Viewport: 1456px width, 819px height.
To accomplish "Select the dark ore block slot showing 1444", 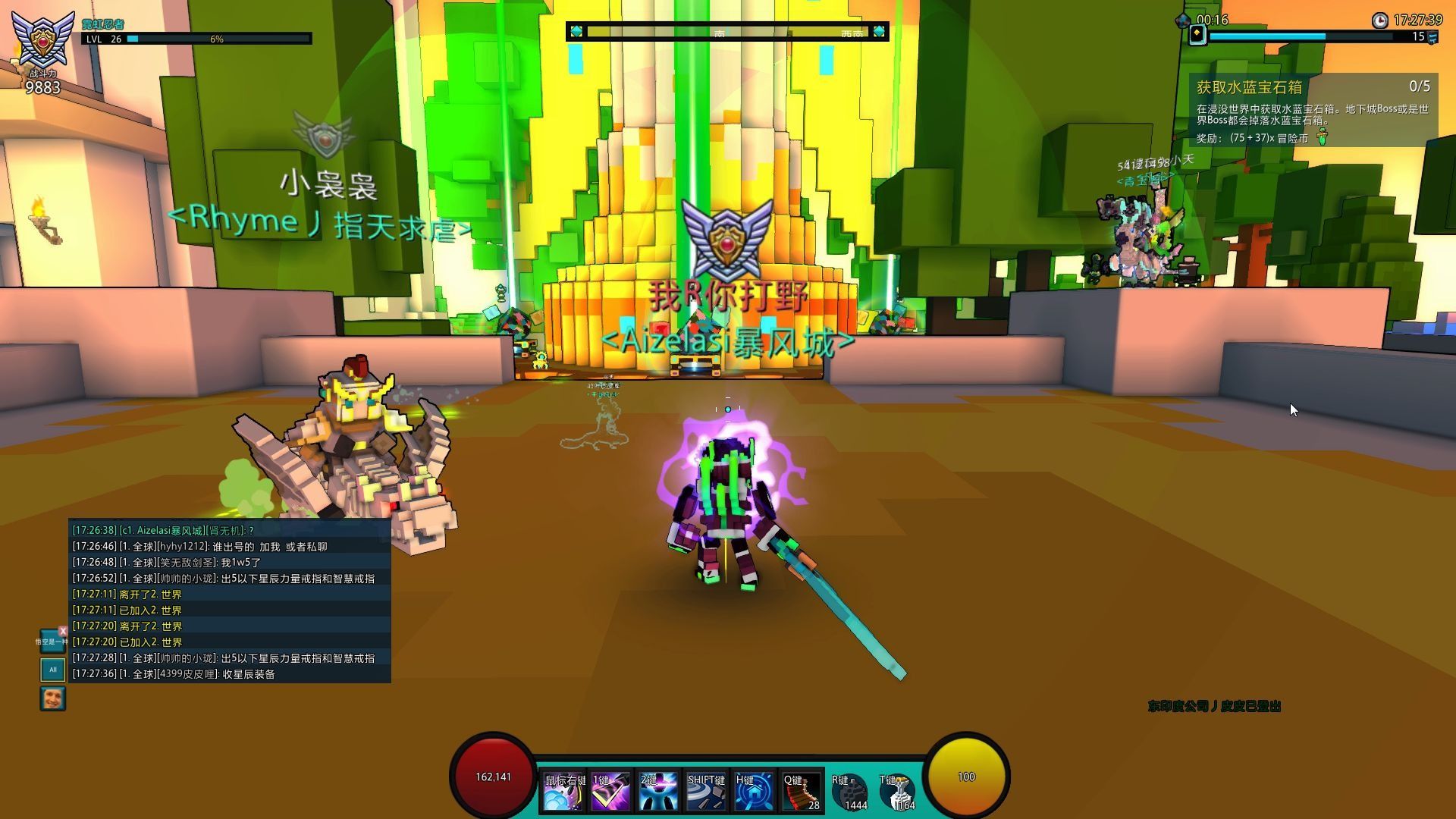I will pos(849,792).
